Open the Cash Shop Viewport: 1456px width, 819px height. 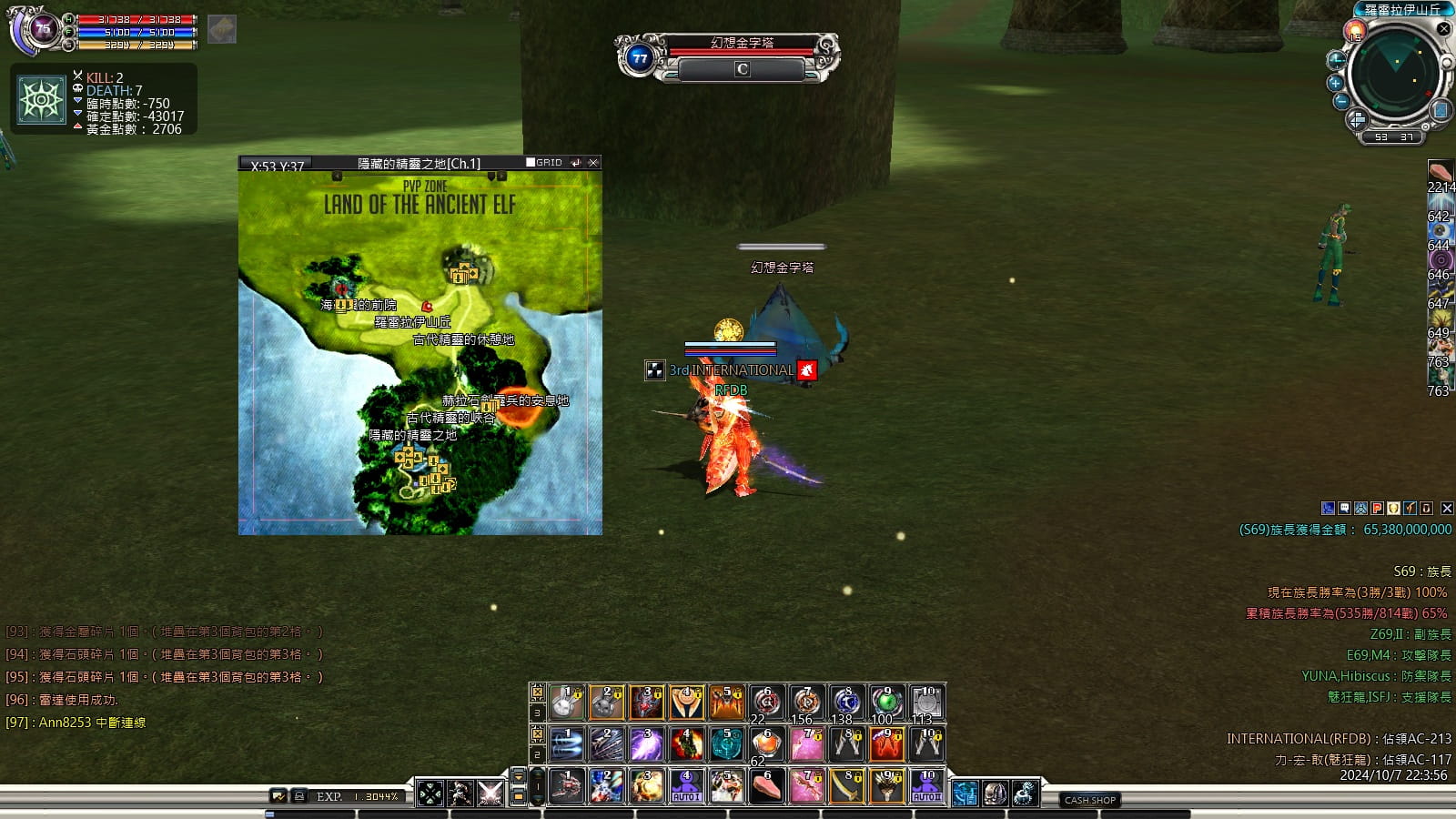(1090, 800)
